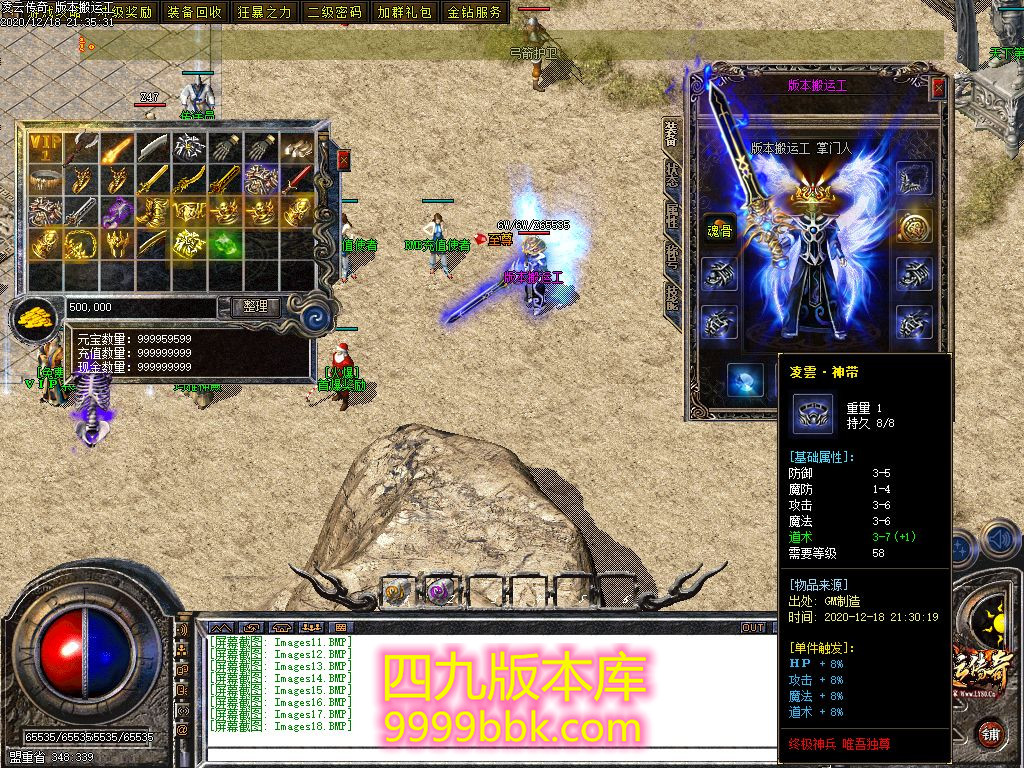The image size is (1024, 768).
Task: Open the 狂暴之力 menu button
Action: 265,12
